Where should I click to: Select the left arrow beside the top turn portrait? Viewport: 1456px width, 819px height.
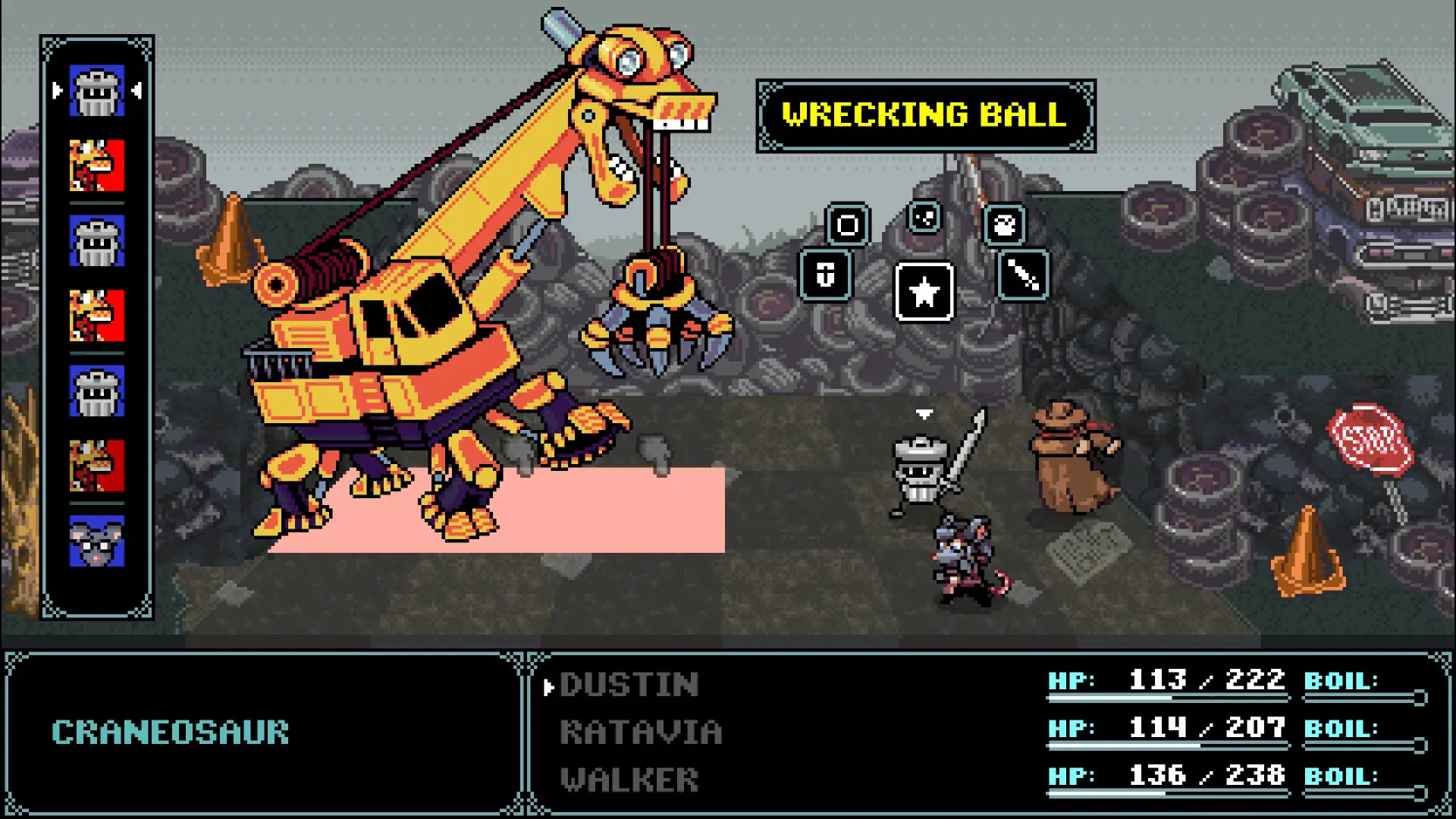58,90
